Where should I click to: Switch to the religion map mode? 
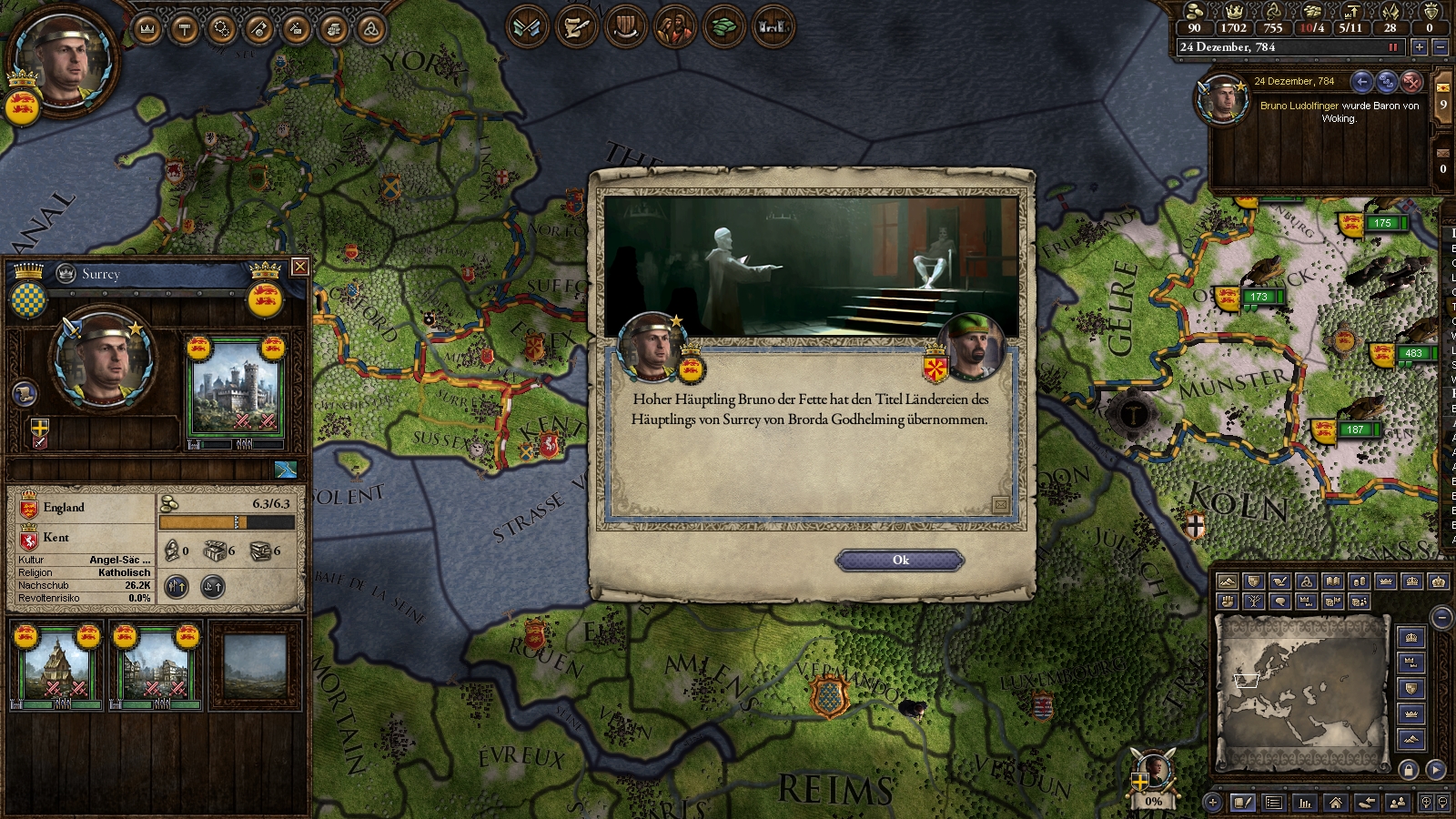(1307, 581)
